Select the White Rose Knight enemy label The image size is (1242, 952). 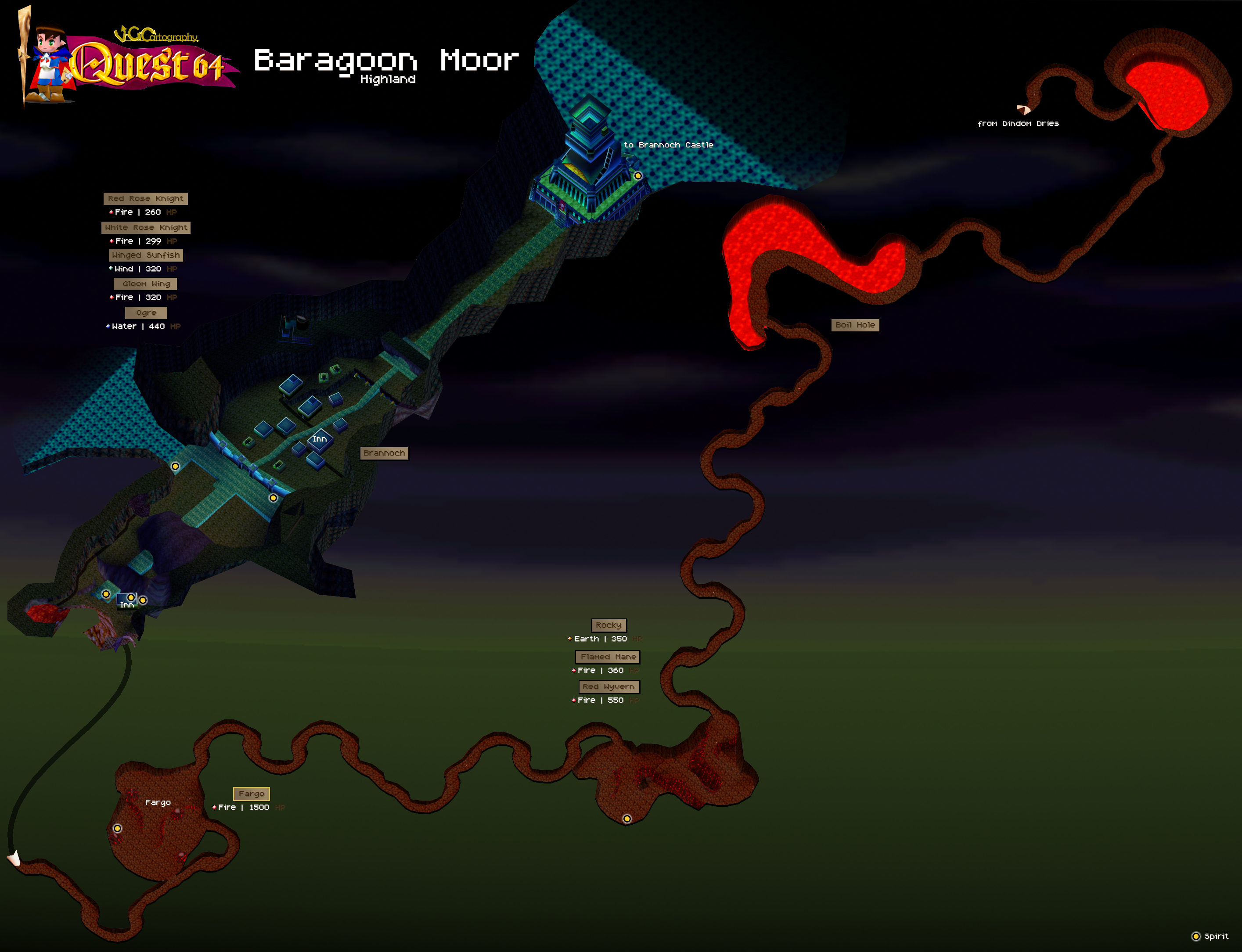click(146, 228)
